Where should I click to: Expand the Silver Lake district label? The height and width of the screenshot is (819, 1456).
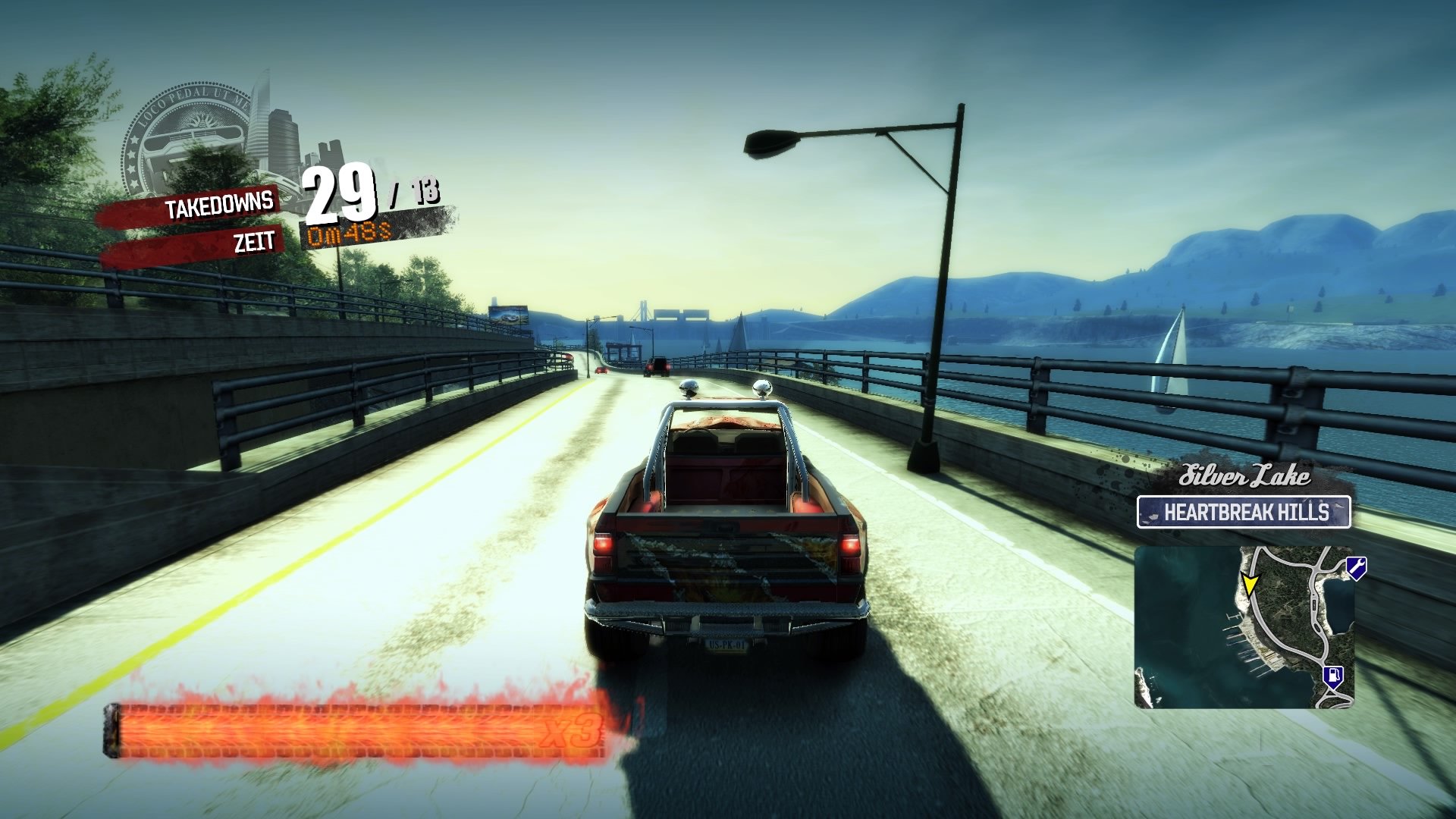[1244, 476]
